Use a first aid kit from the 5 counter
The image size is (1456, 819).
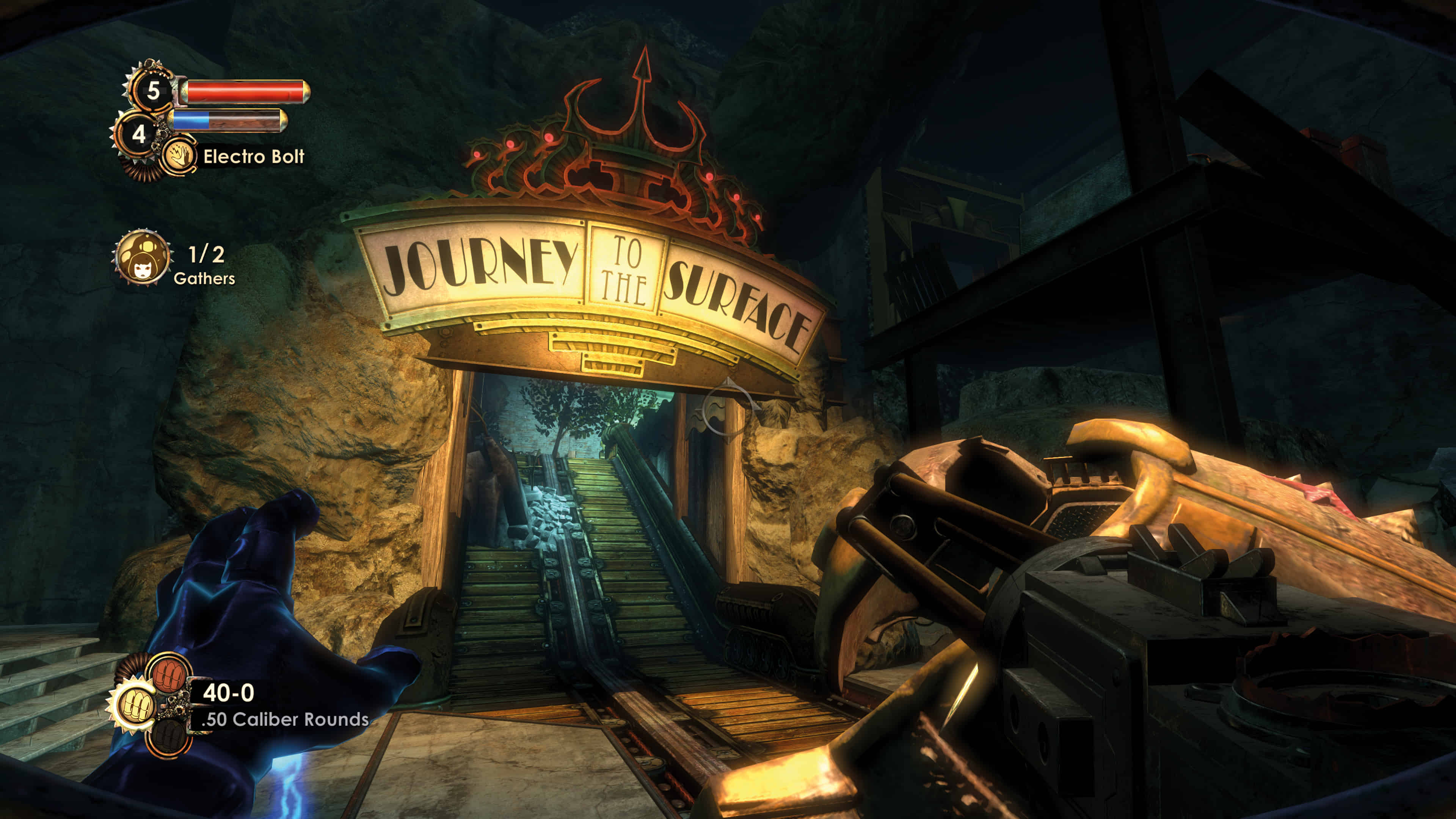tap(152, 91)
